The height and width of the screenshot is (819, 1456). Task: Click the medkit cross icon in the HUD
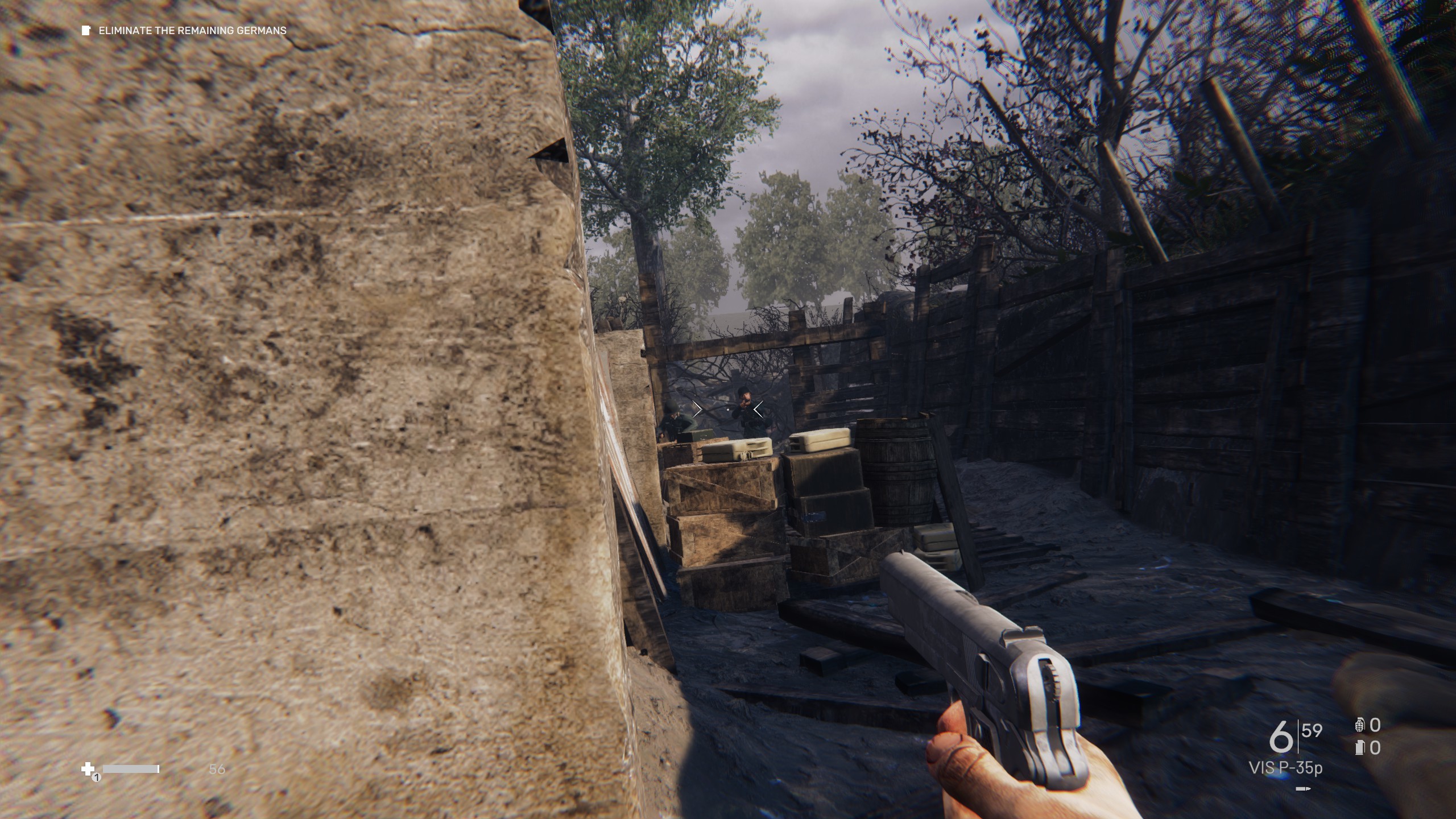click(x=88, y=768)
